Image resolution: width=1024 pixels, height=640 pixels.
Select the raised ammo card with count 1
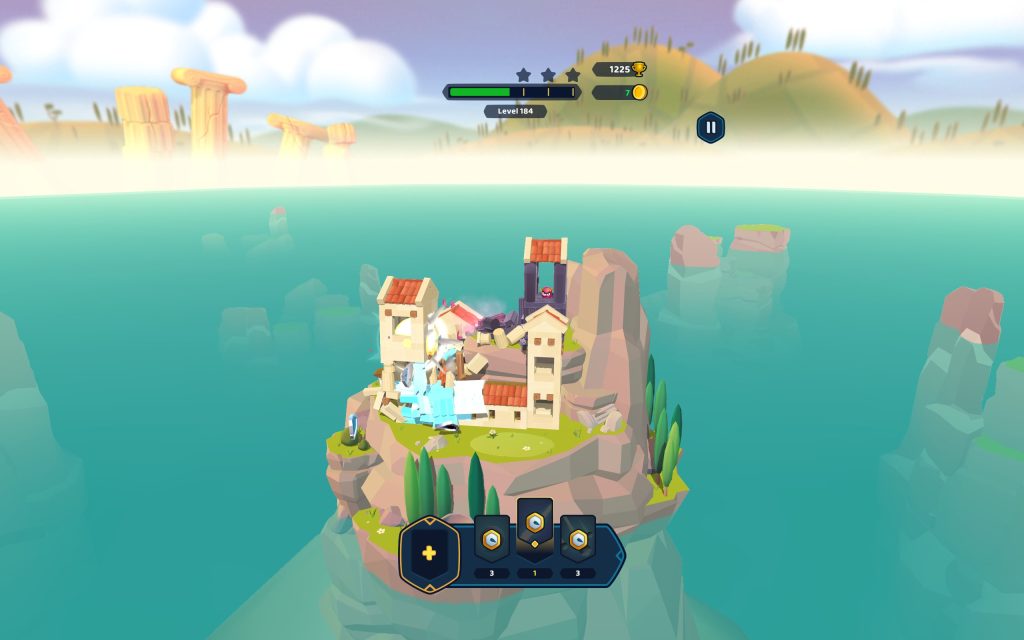[x=535, y=527]
